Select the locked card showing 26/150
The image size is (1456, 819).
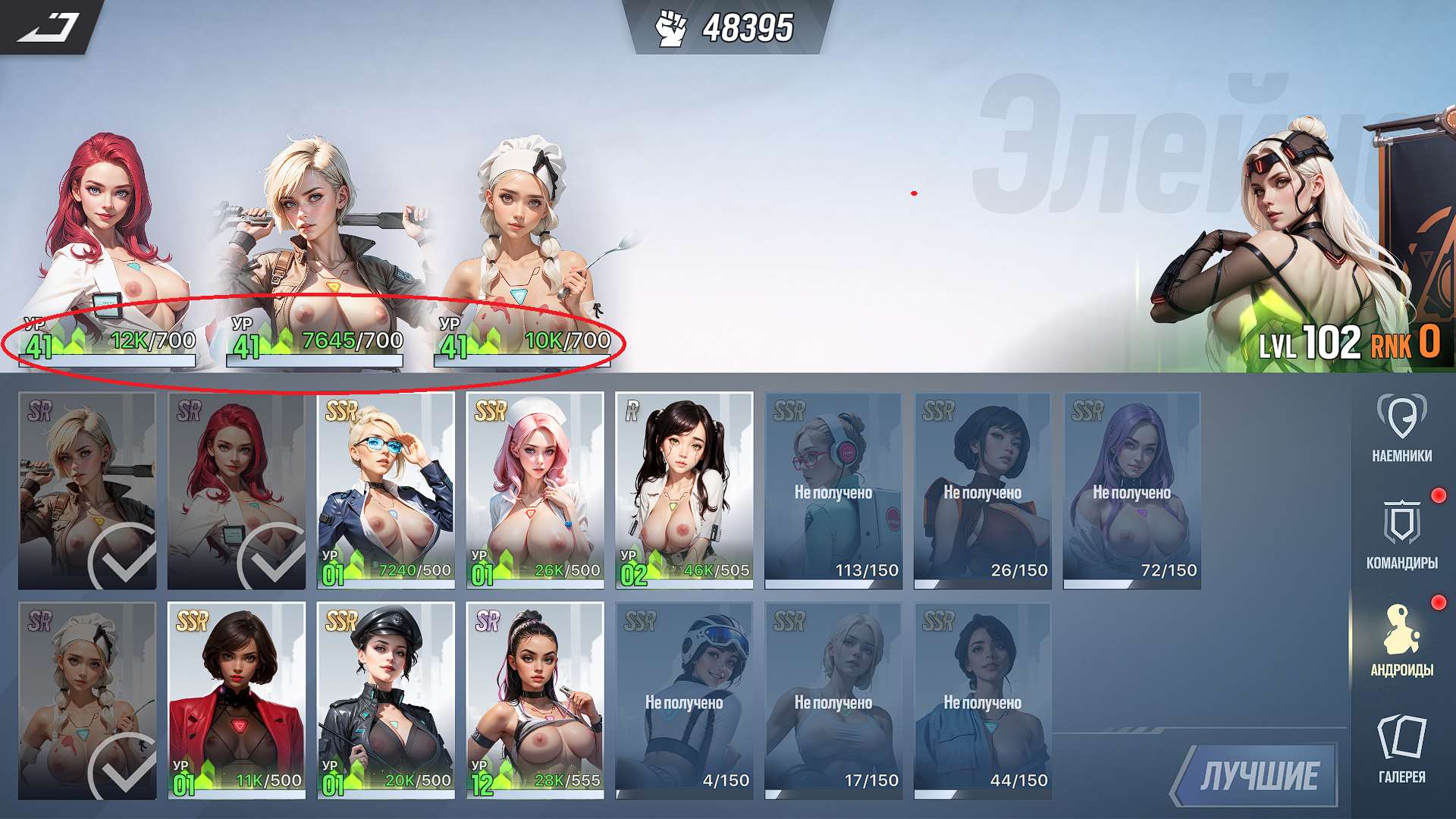(982, 490)
